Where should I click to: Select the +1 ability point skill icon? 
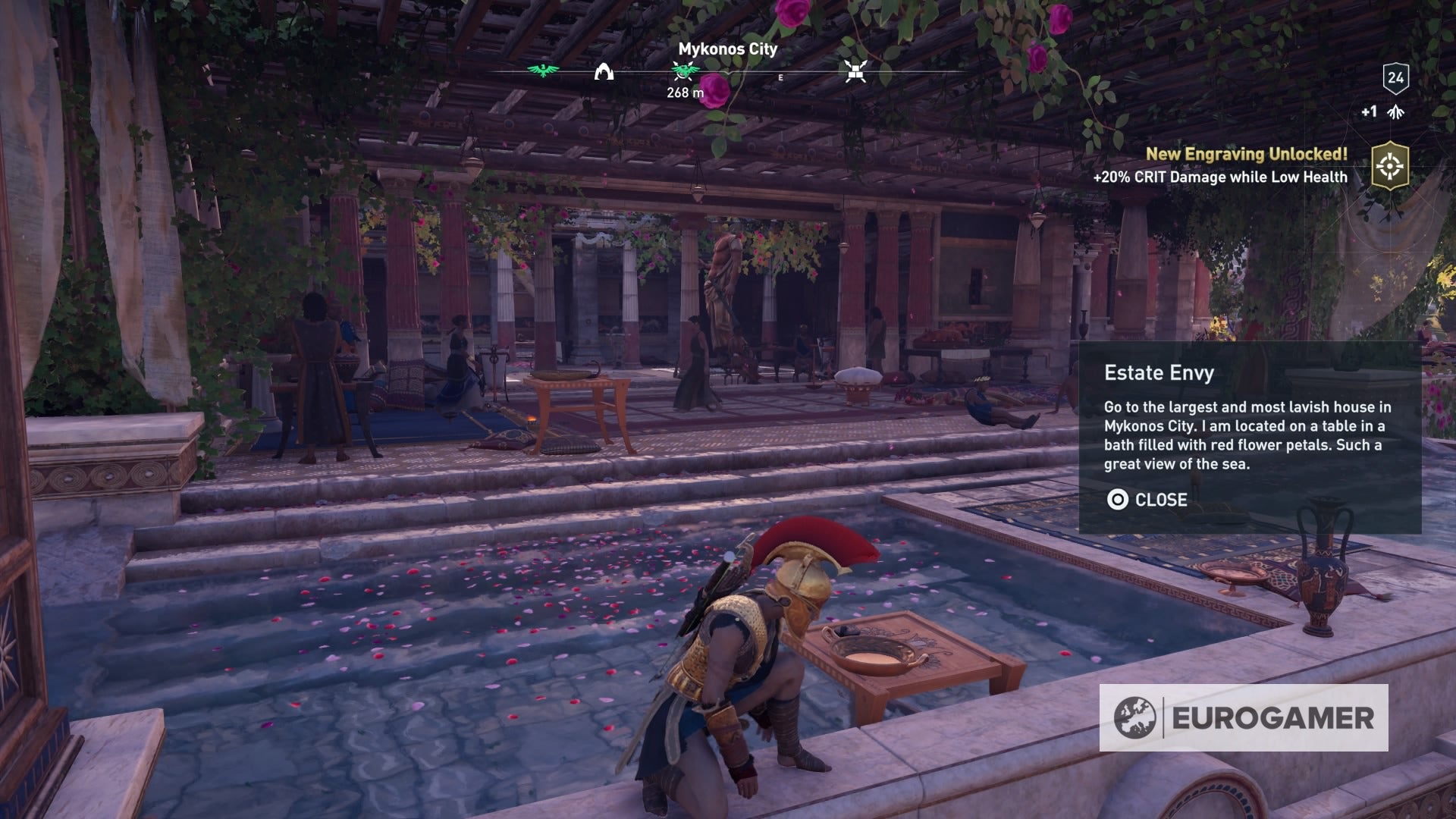(x=1392, y=114)
